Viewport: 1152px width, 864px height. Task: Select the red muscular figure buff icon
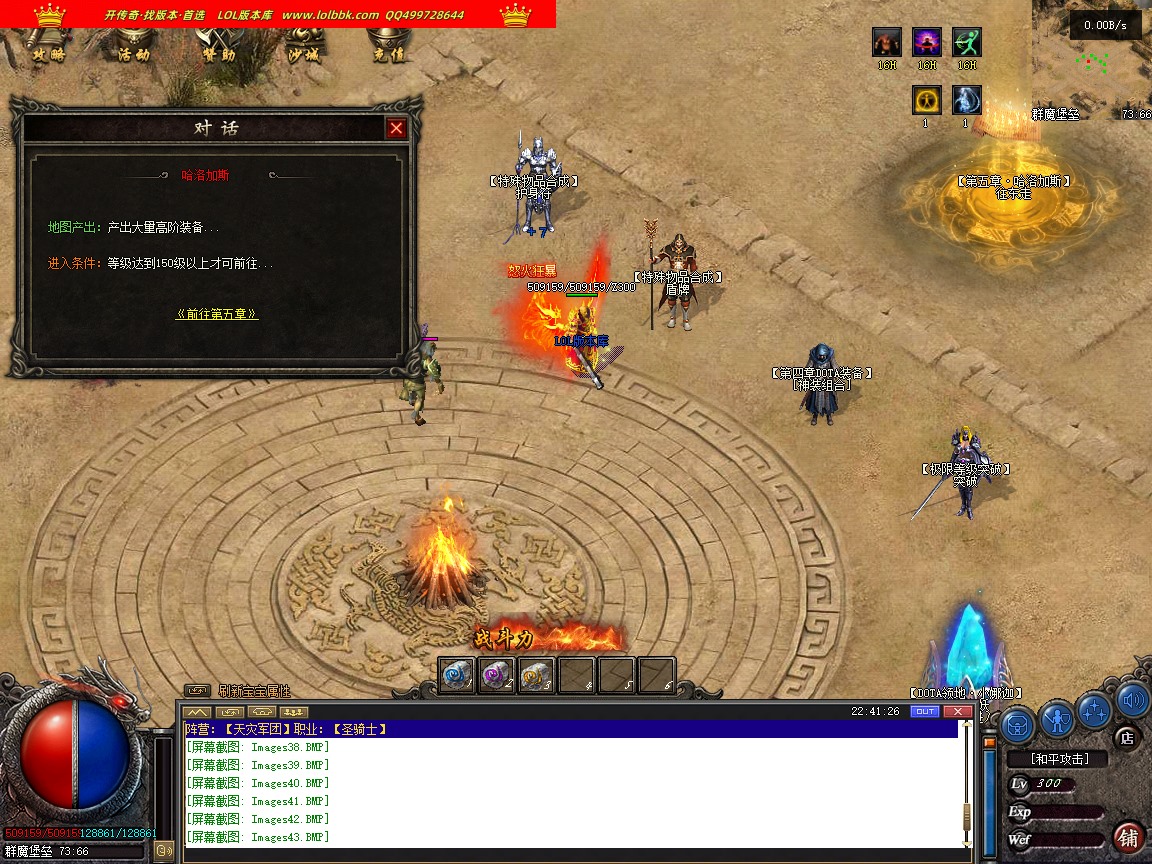pyautogui.click(x=887, y=42)
